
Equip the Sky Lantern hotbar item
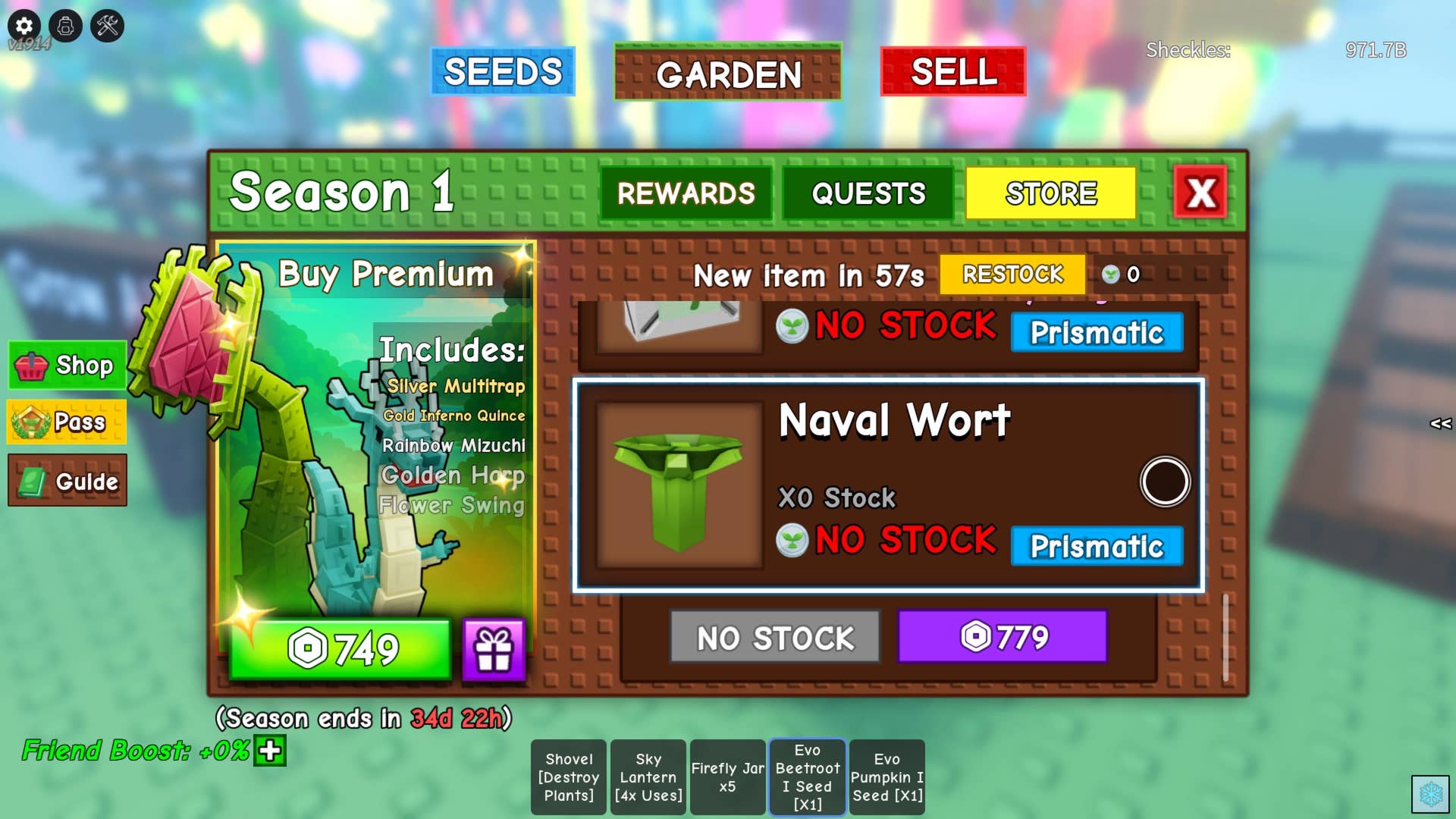point(648,777)
